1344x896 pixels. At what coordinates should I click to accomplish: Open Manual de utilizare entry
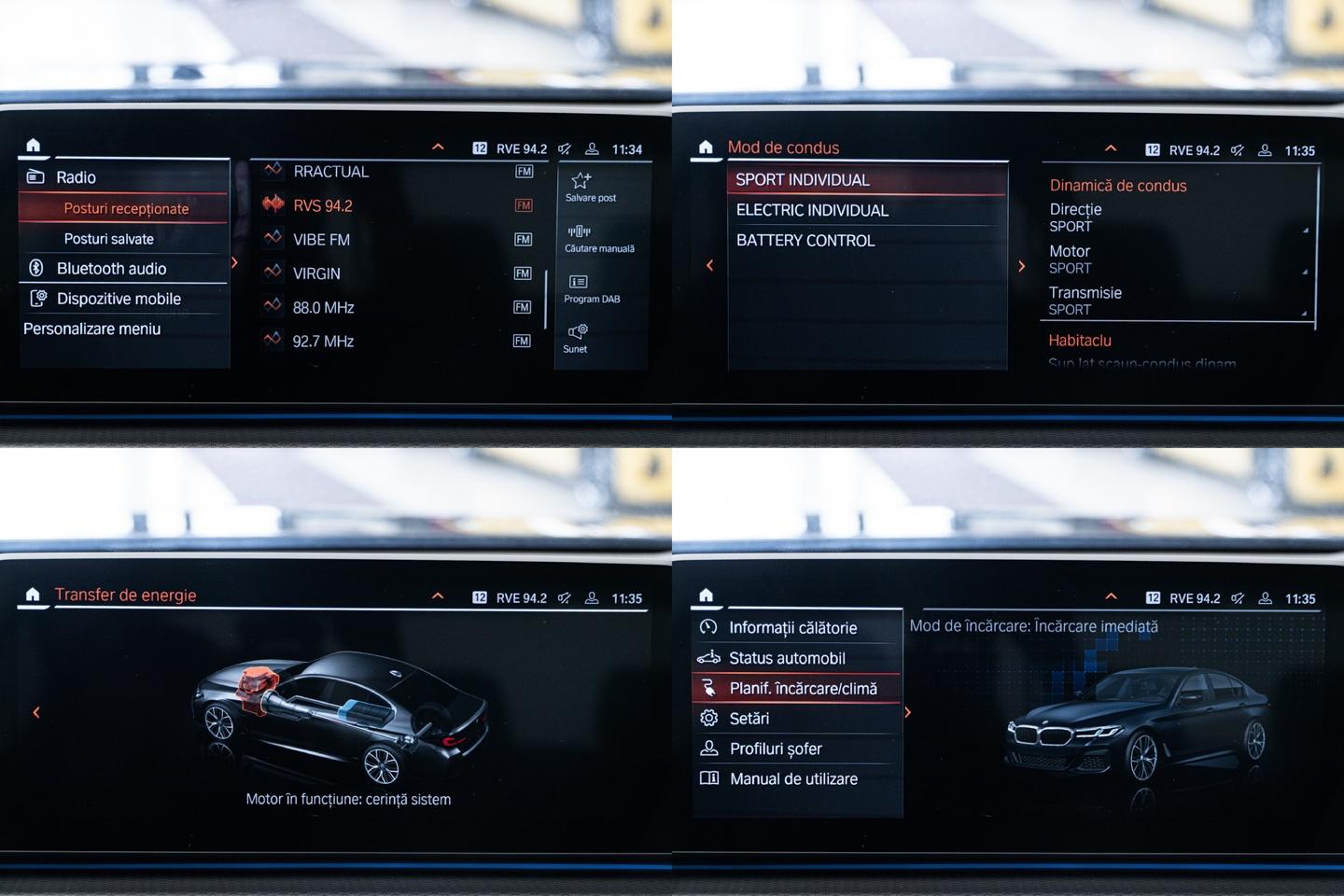793,778
